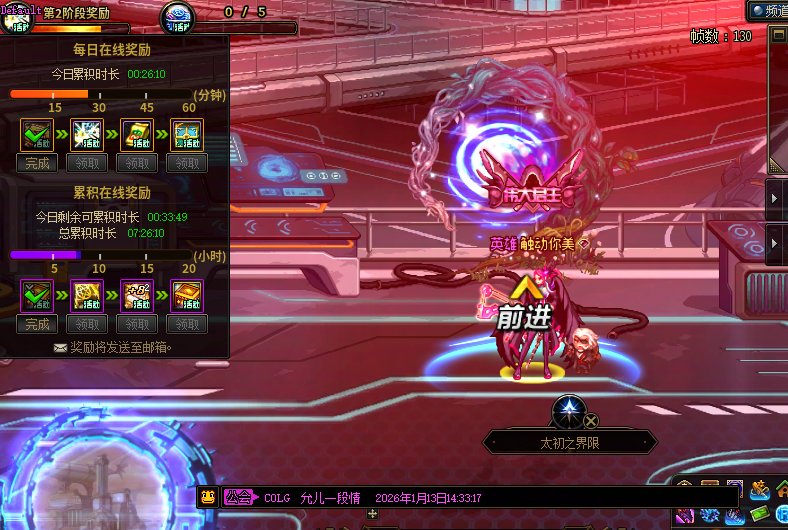Click the 完成 button under the 5-hour cumulative reward

click(37, 324)
